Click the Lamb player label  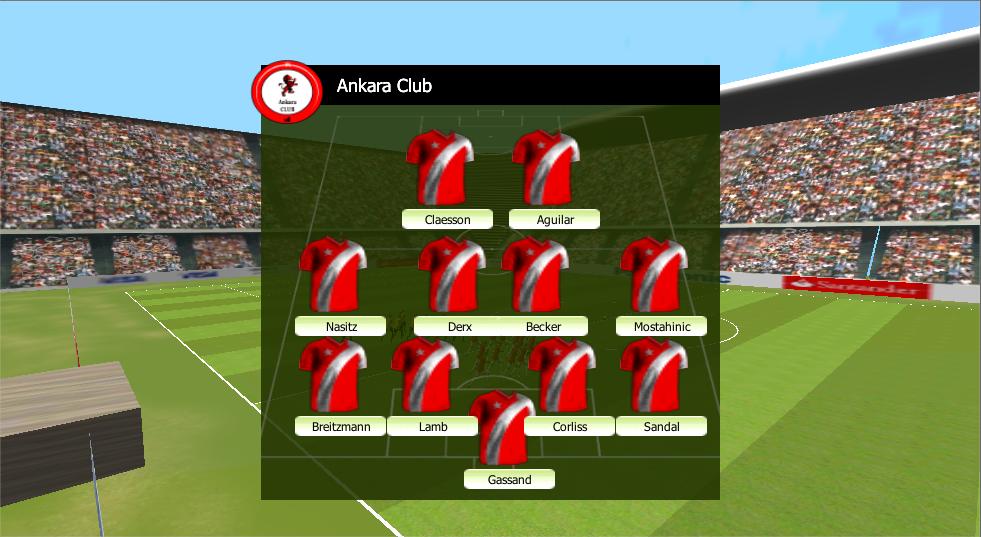[433, 427]
